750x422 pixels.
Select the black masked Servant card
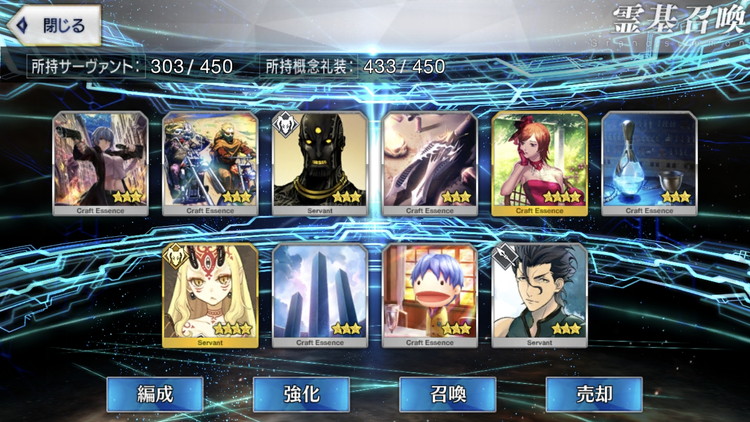point(320,162)
